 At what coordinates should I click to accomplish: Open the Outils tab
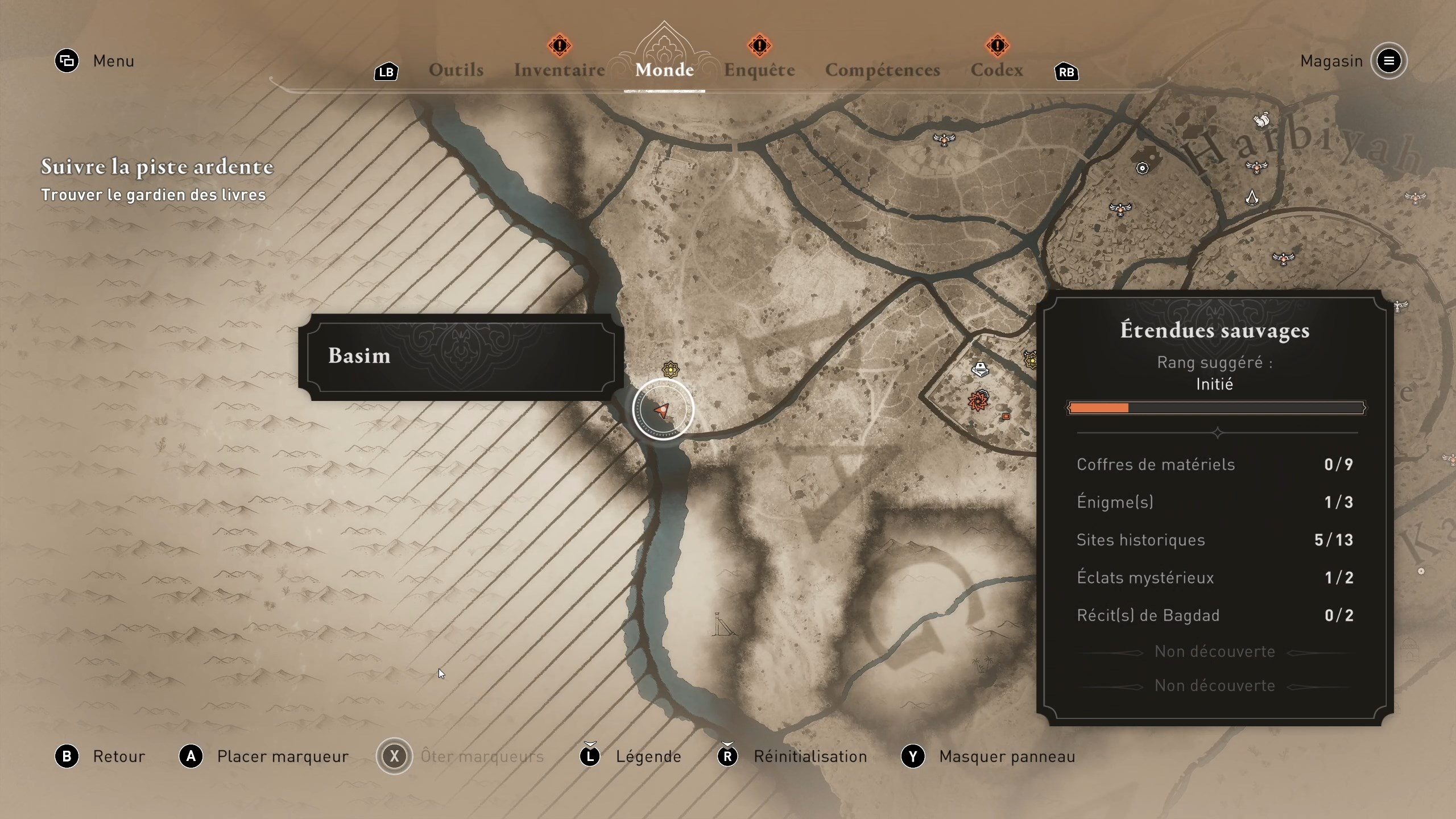pyautogui.click(x=456, y=70)
